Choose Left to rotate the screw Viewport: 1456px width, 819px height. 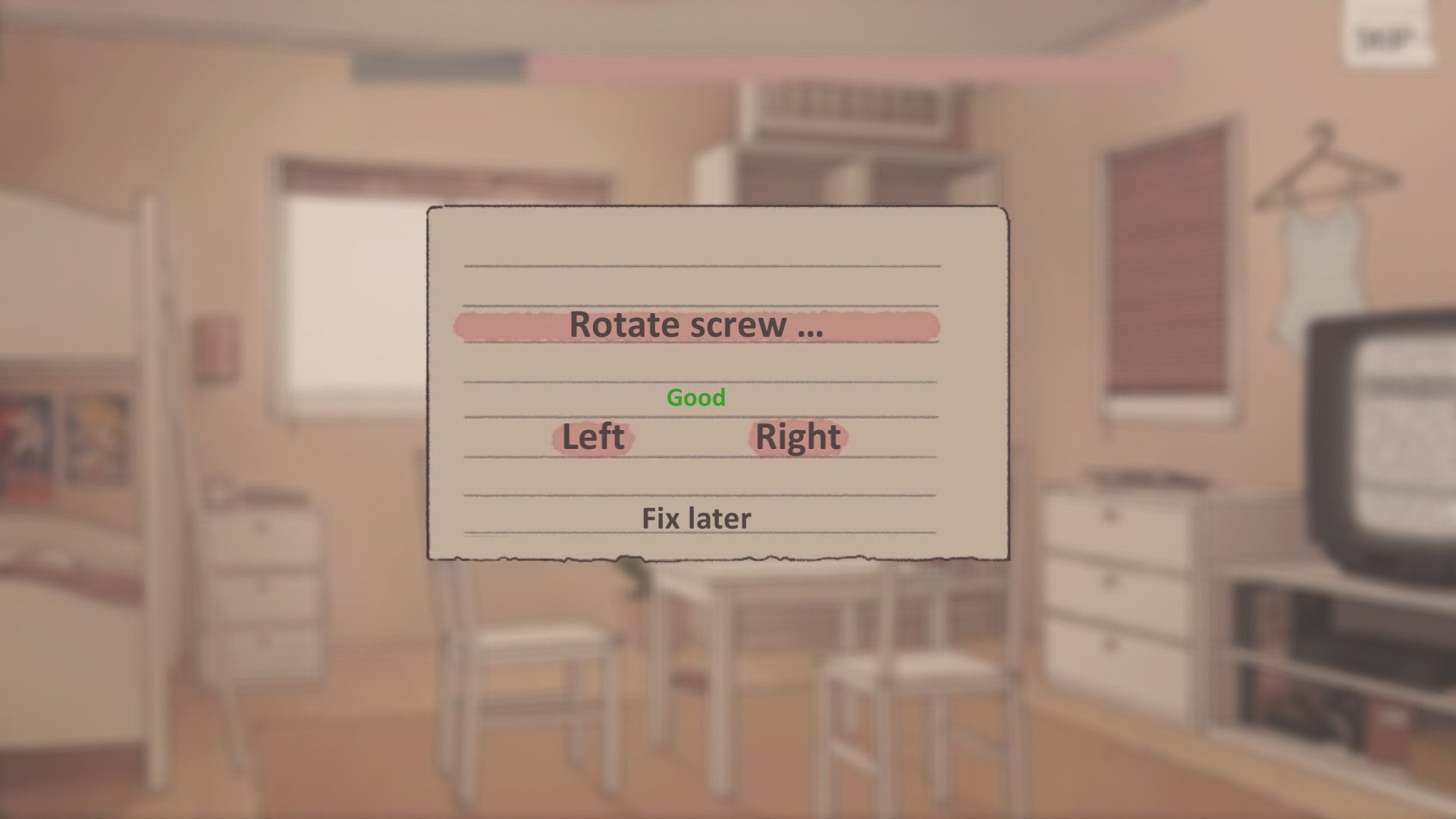click(593, 437)
